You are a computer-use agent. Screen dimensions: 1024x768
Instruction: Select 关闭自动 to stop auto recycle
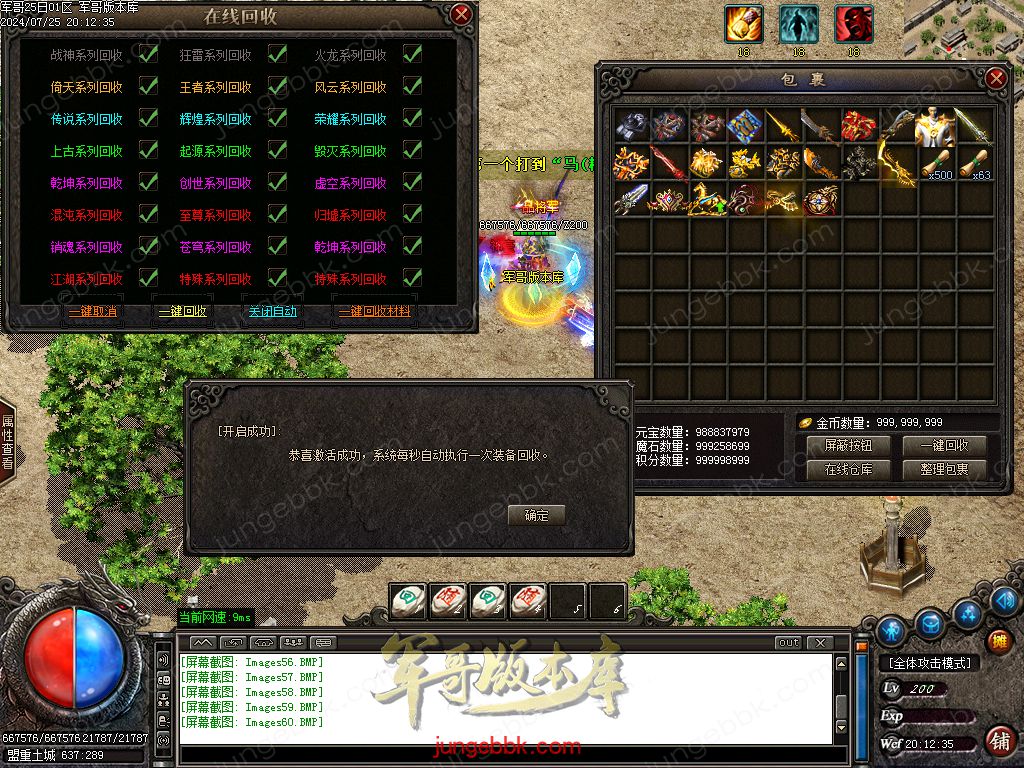coord(272,311)
